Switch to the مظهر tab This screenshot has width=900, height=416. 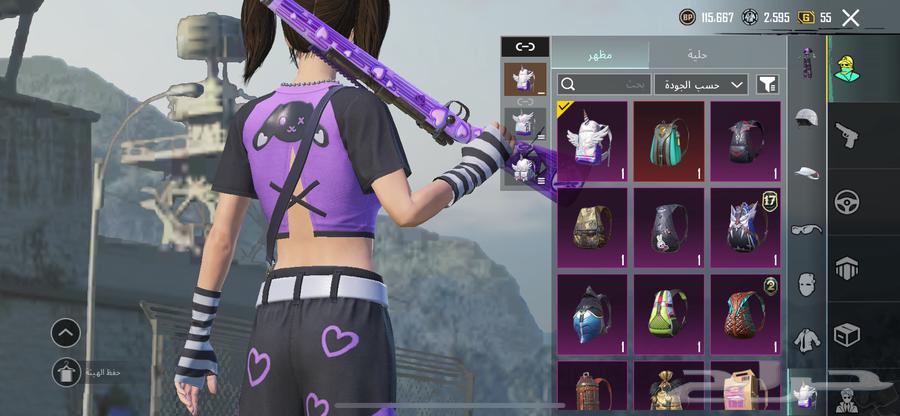(601, 55)
